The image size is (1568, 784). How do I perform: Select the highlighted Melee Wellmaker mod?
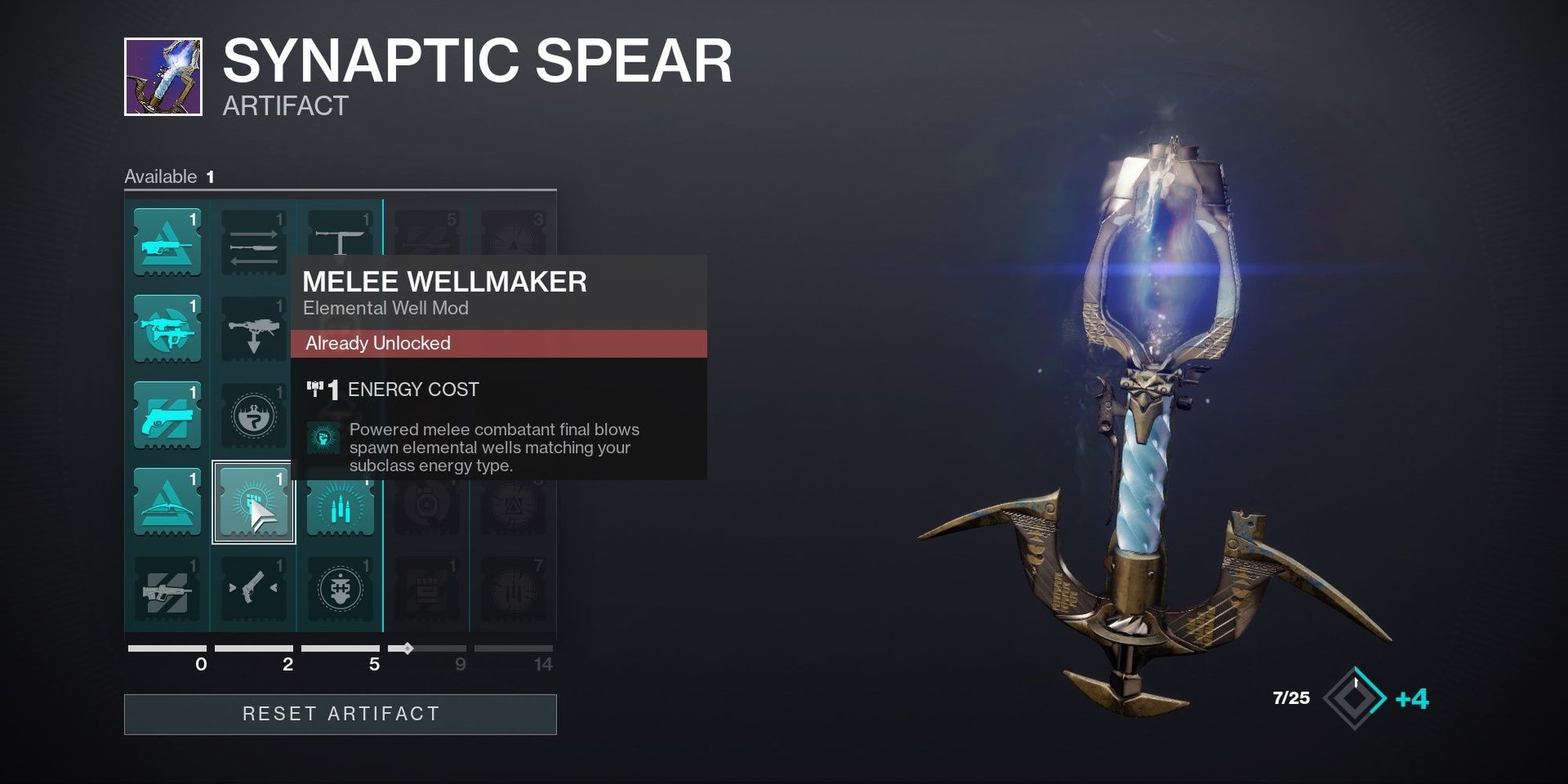point(252,502)
